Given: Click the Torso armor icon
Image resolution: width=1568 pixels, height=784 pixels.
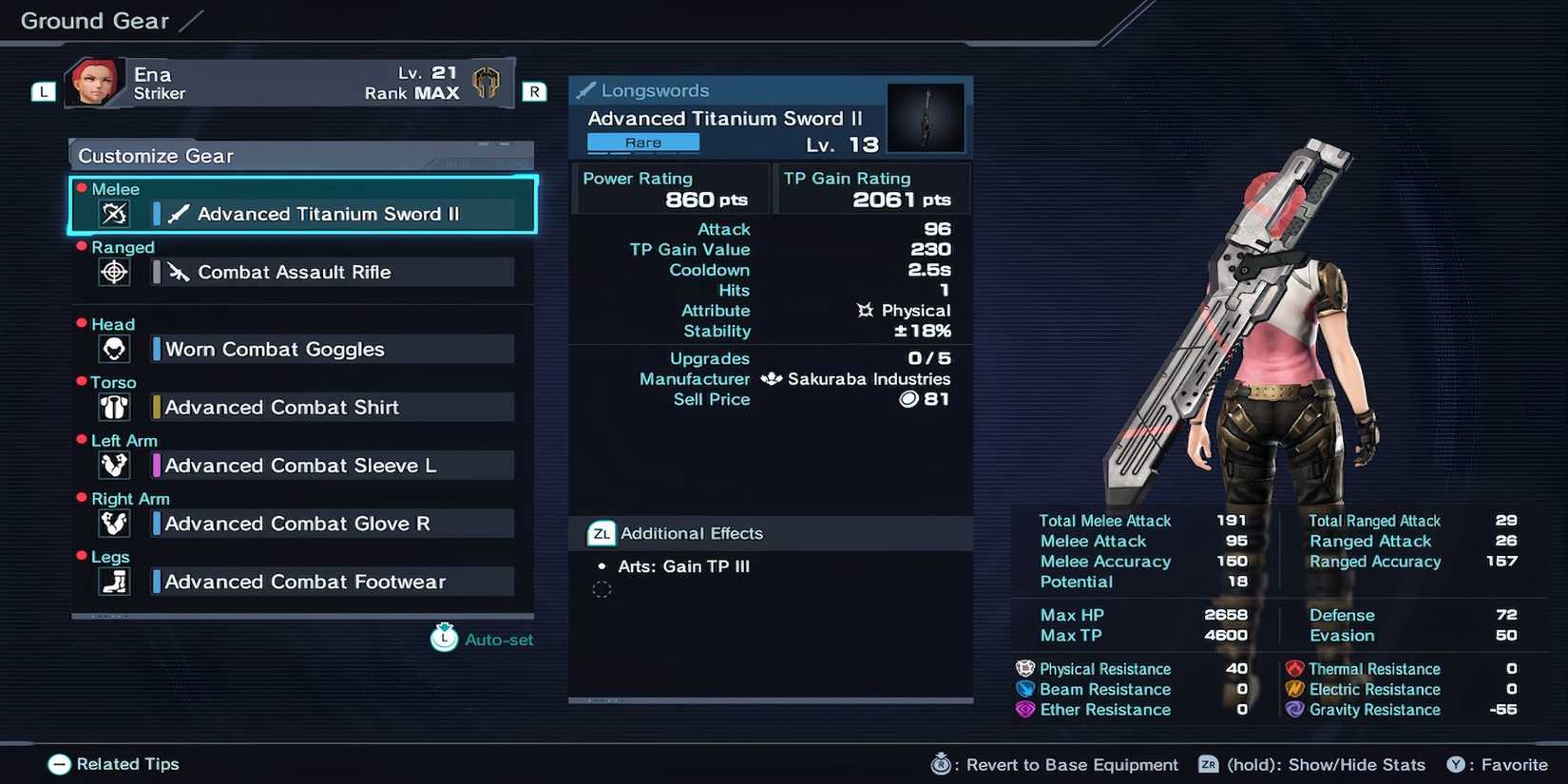Looking at the screenshot, I should point(113,407).
